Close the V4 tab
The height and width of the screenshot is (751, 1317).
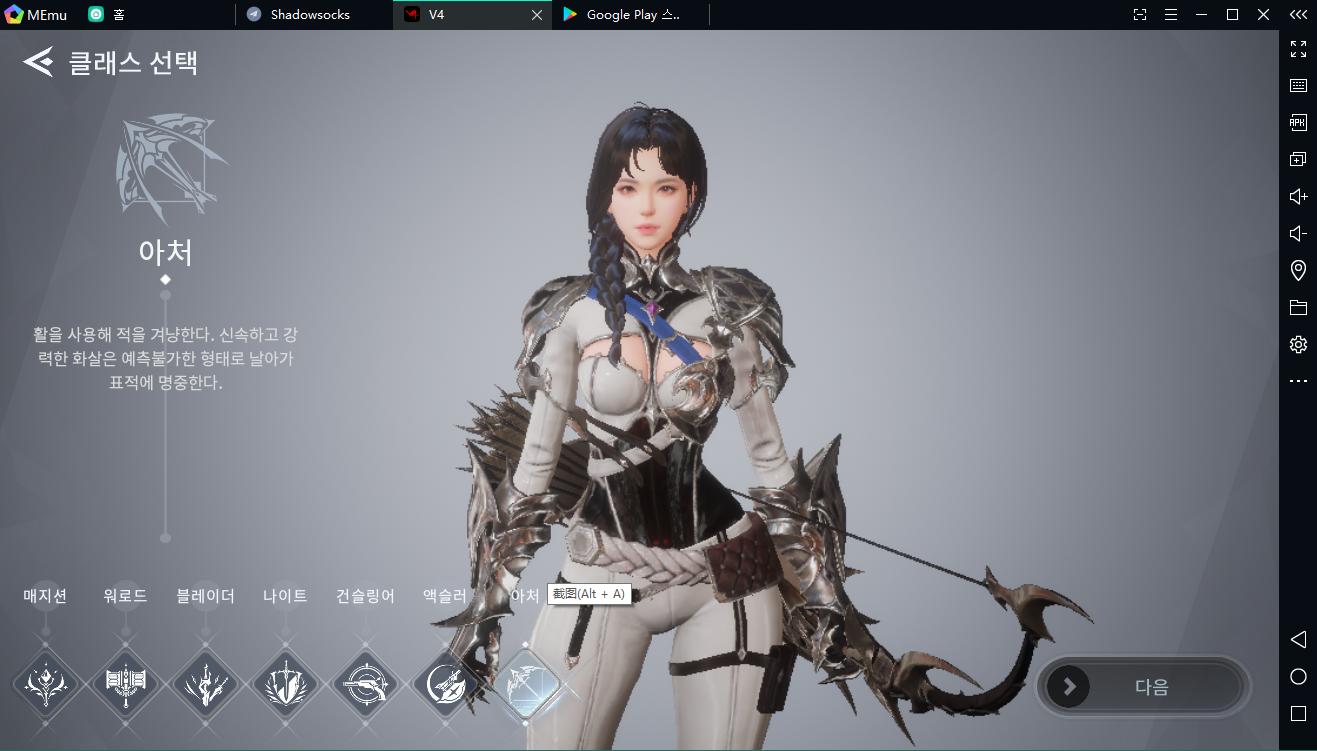[x=537, y=15]
